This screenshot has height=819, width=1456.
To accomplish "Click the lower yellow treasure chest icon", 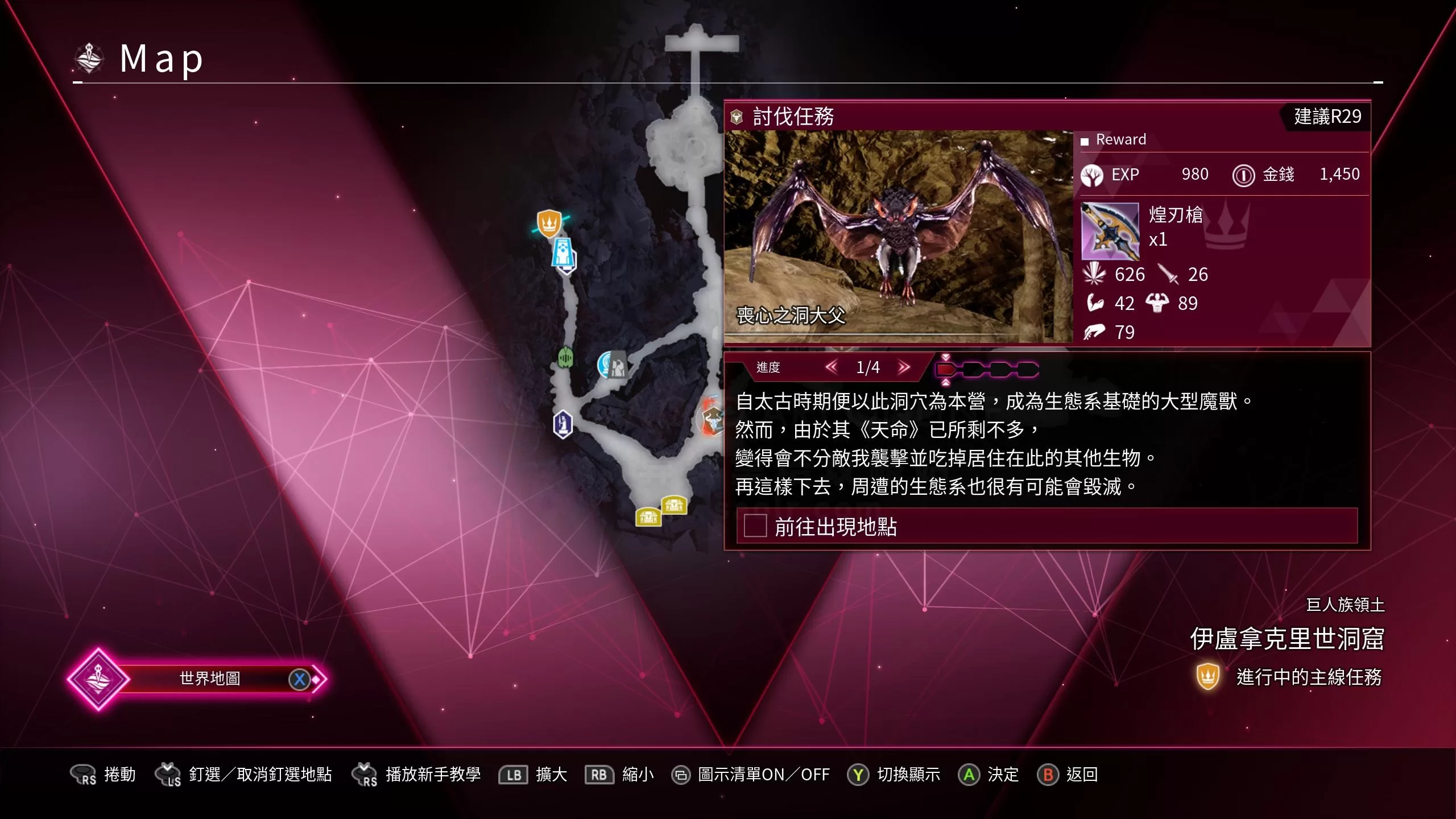I will [x=648, y=519].
